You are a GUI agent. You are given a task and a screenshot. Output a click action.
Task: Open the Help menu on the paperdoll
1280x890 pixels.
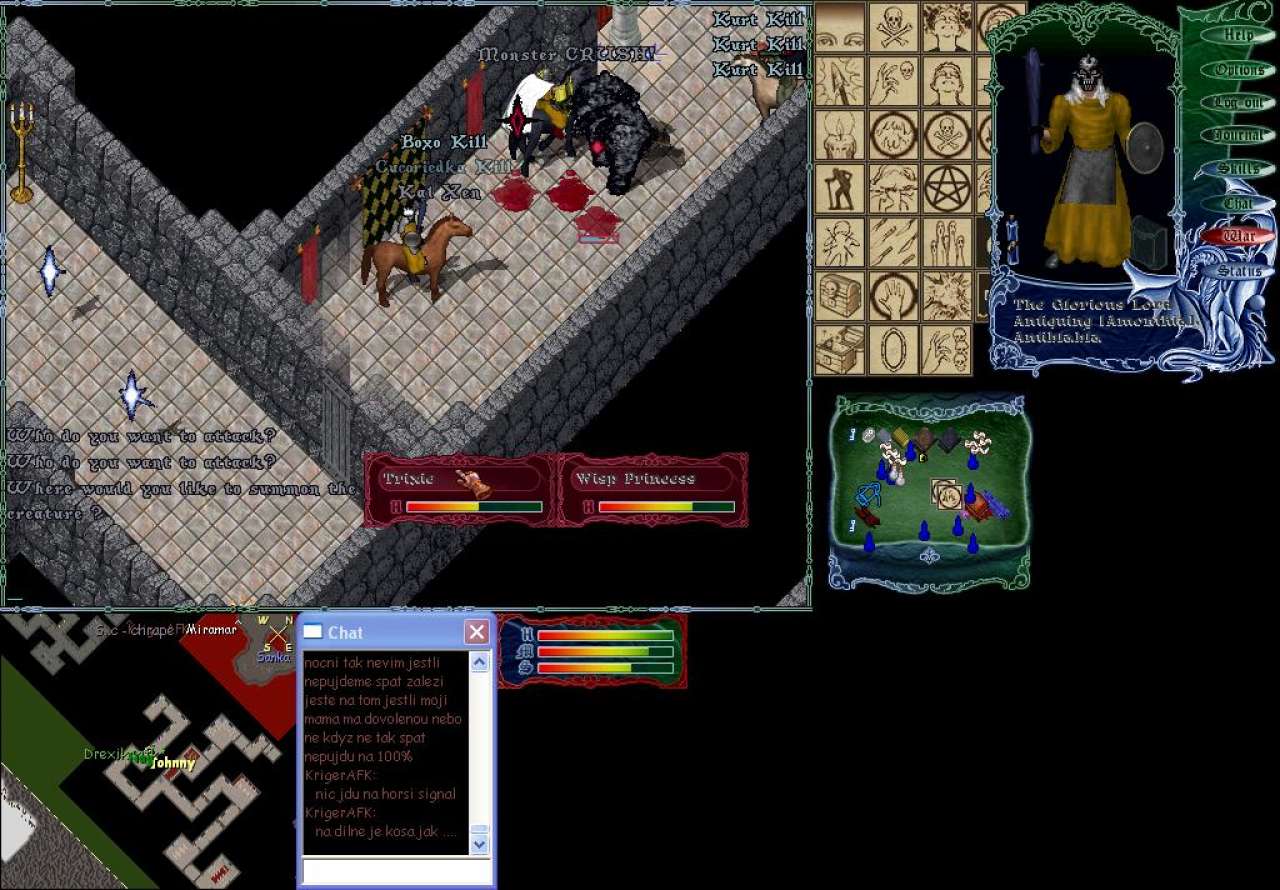pos(1238,36)
